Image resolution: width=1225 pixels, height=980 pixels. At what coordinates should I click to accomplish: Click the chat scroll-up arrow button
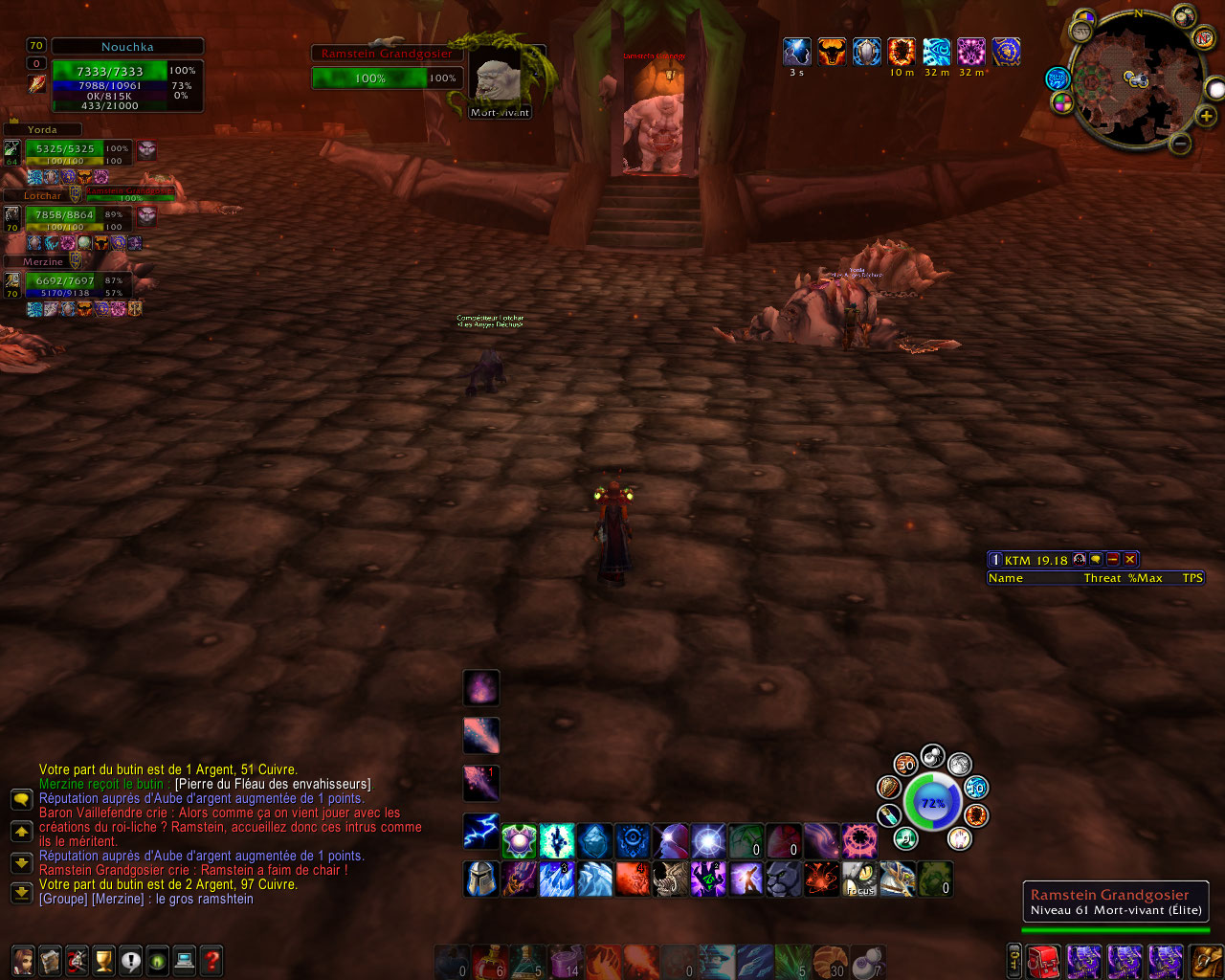[x=21, y=831]
